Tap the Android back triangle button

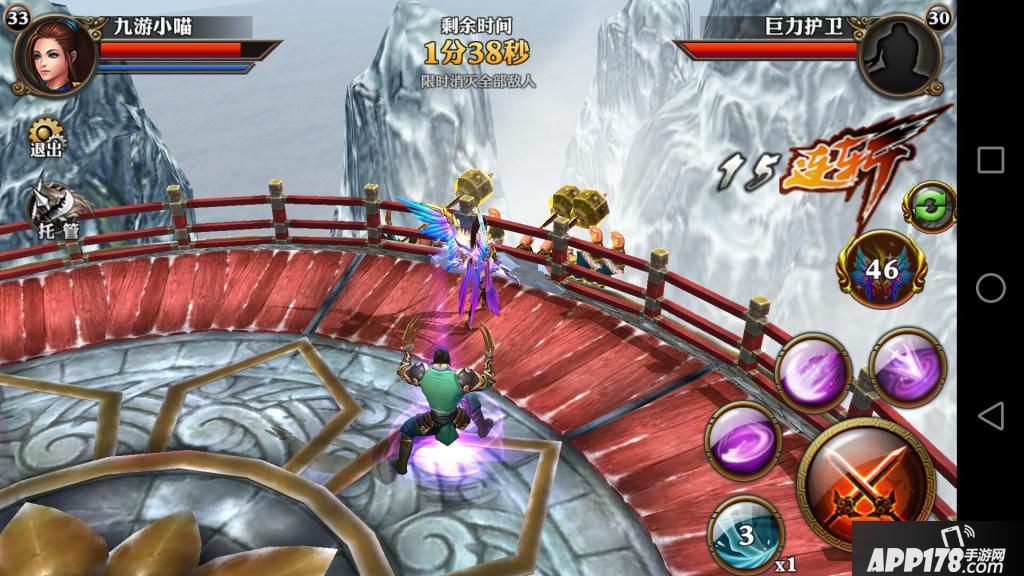990,416
